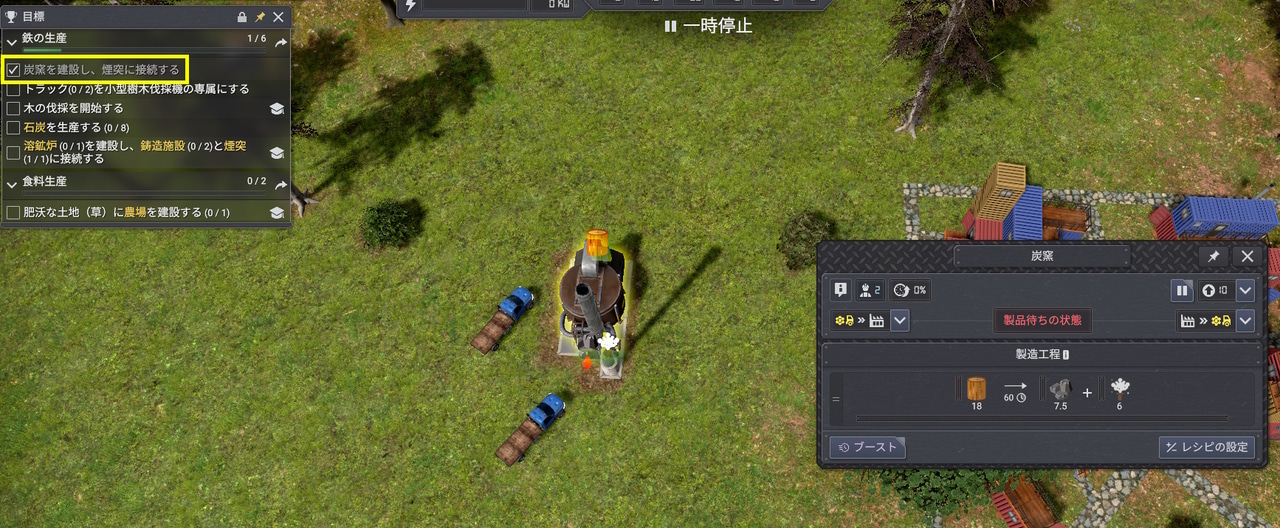The image size is (1280, 528).
Task: Click the ブースト button
Action: coord(867,447)
